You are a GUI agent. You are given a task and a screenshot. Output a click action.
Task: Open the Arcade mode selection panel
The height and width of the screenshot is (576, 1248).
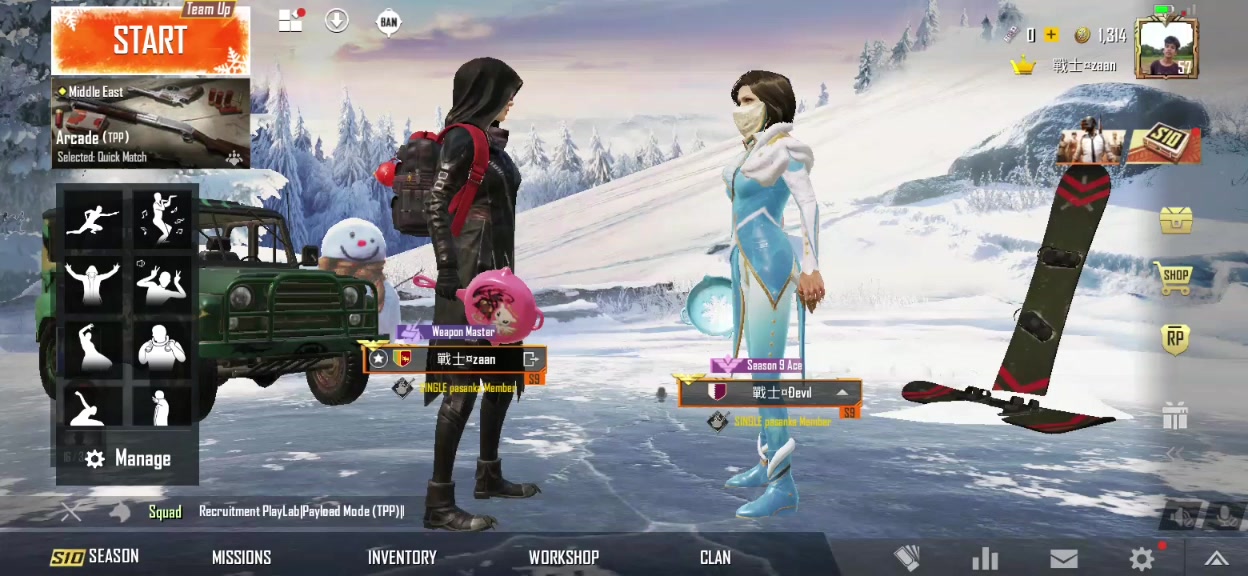[x=150, y=122]
